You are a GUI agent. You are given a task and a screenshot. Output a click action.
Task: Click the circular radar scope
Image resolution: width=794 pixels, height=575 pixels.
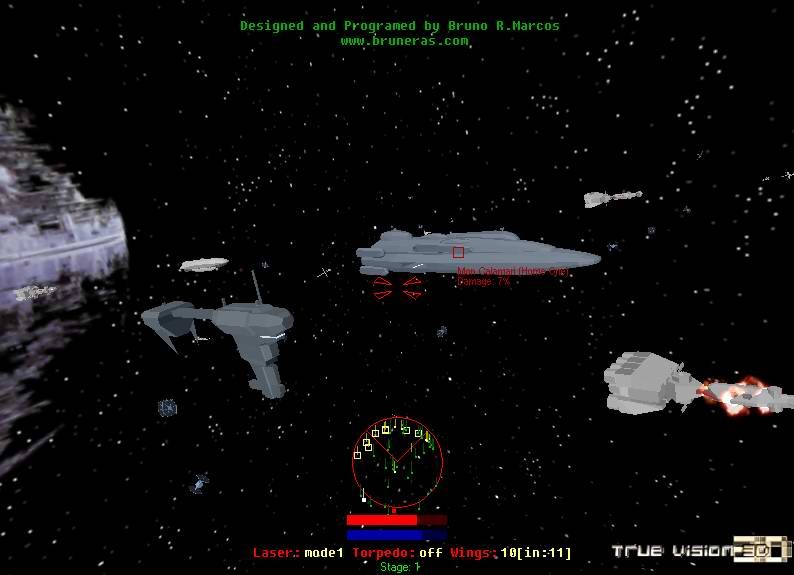click(397, 462)
